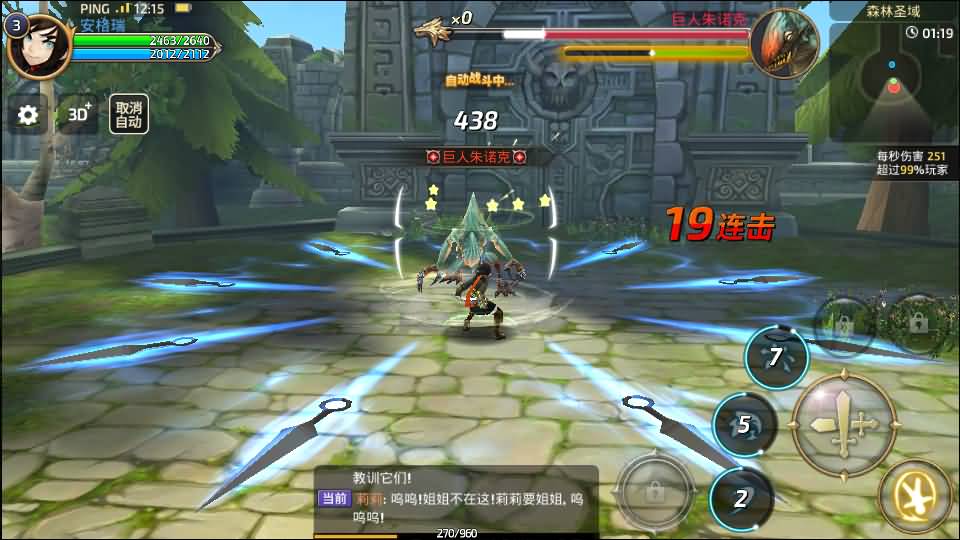Screen dimensions: 960x540
Task: Select the boss 巨人朱诺克 portrait
Action: [x=784, y=43]
